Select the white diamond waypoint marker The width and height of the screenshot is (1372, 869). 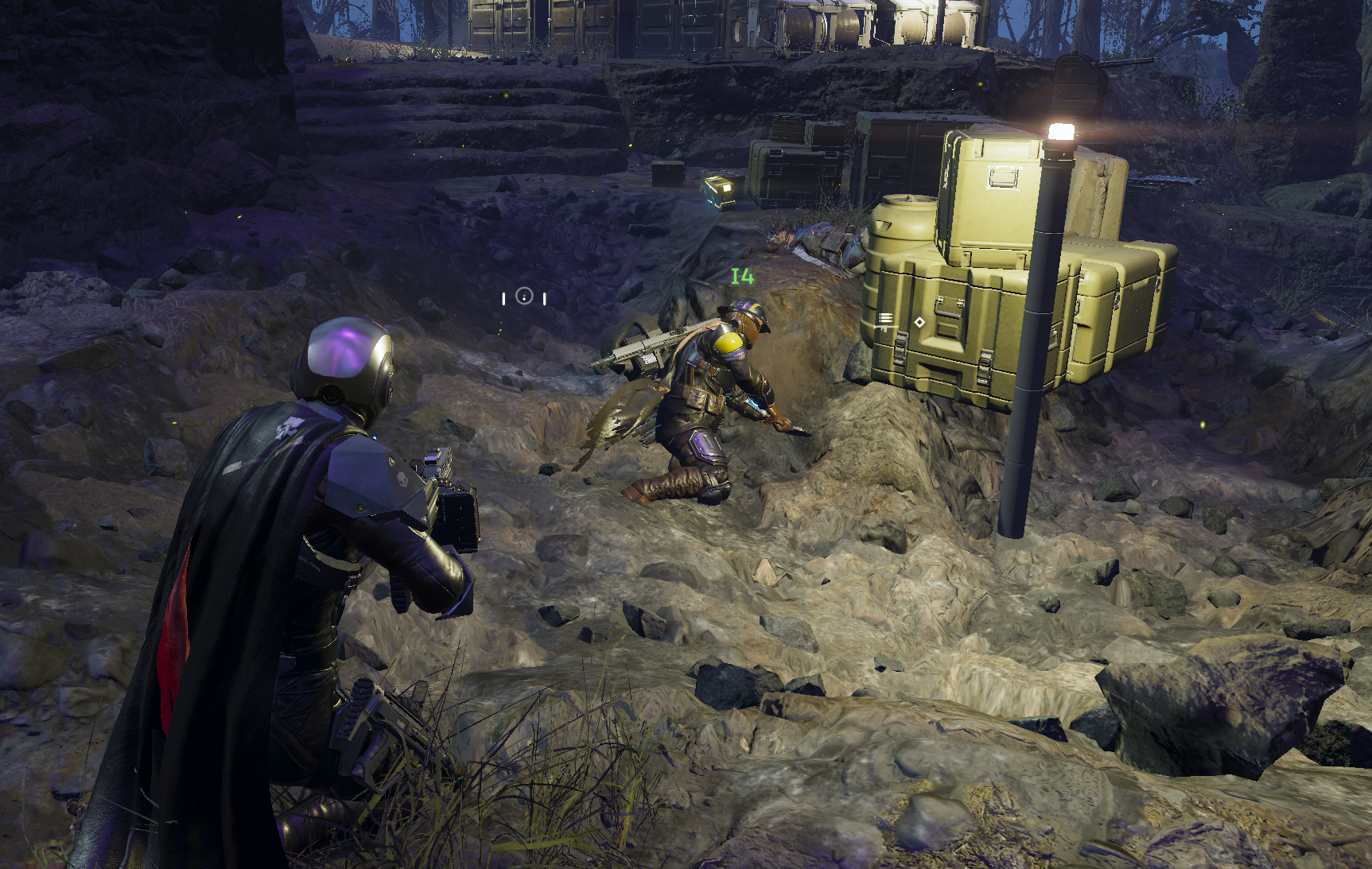(919, 322)
